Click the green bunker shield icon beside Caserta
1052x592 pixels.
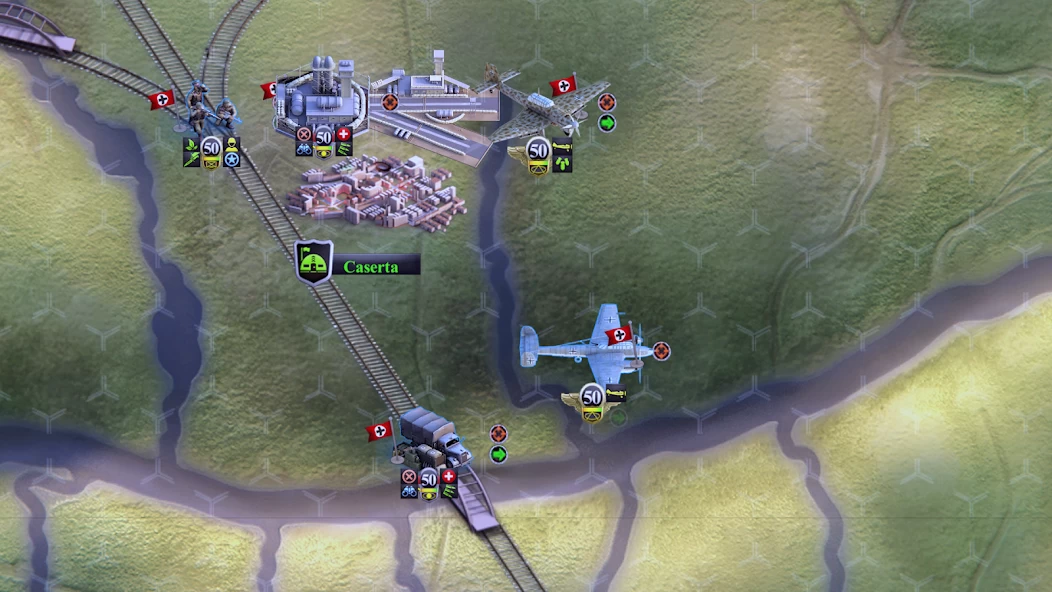(314, 262)
